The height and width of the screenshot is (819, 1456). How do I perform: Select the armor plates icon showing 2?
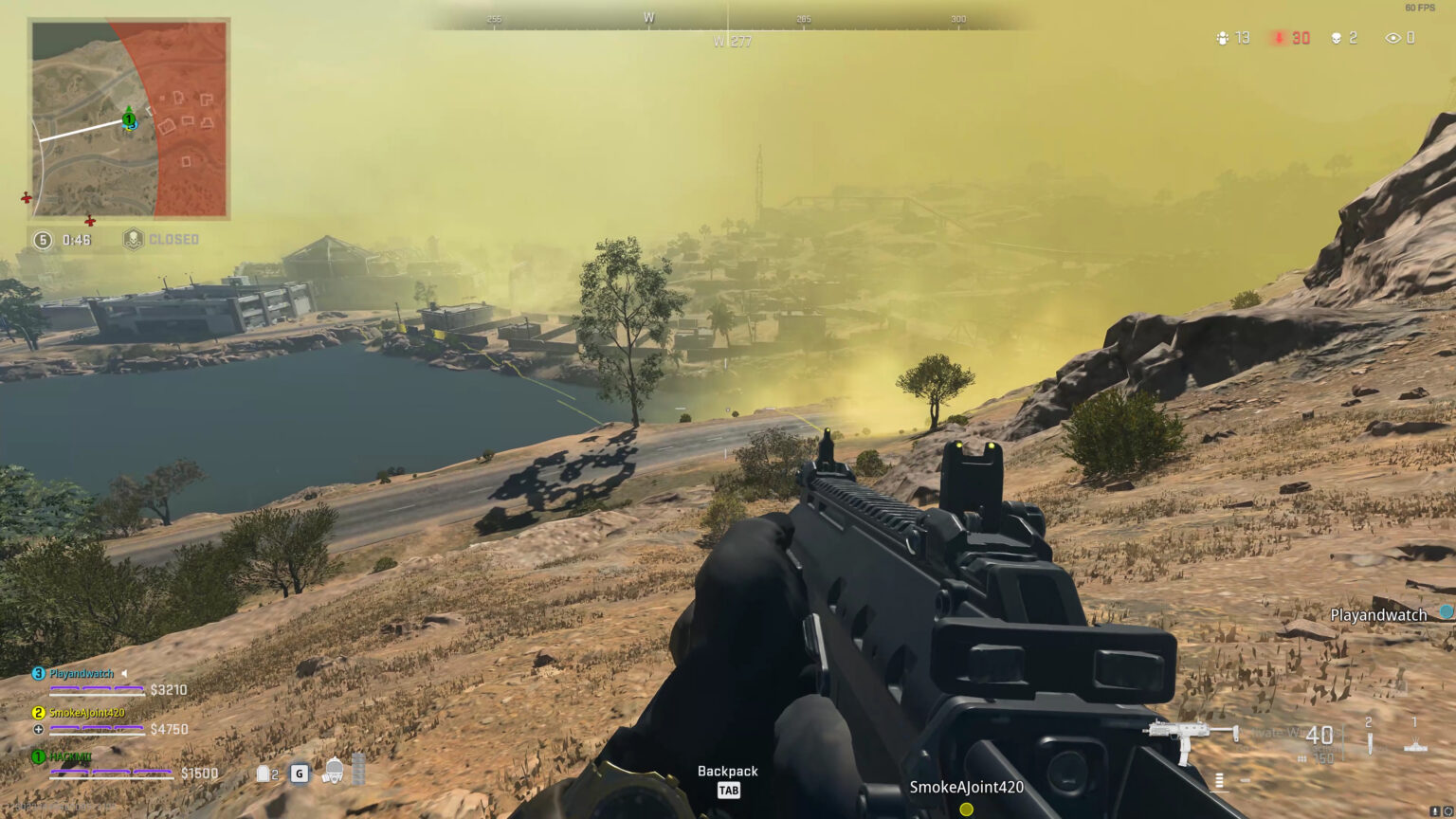tap(263, 773)
